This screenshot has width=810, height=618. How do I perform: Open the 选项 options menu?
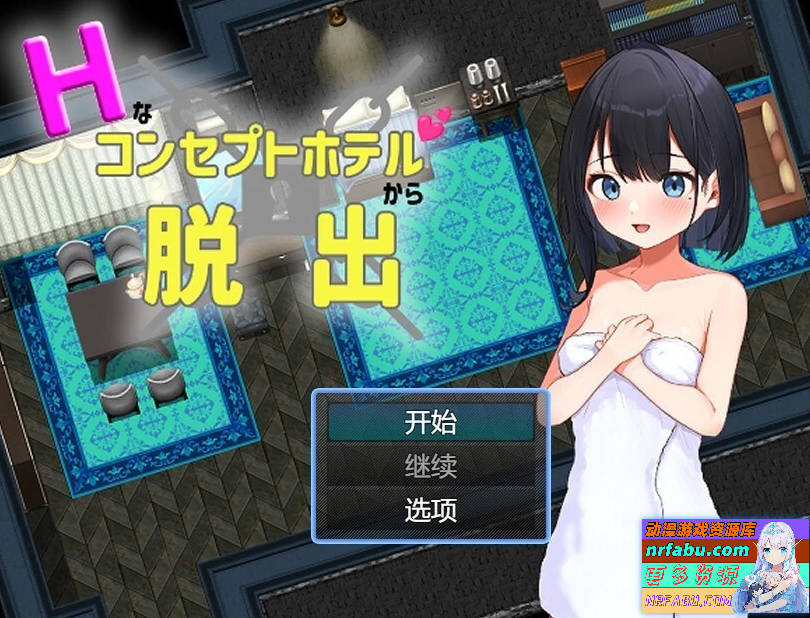[x=431, y=510]
